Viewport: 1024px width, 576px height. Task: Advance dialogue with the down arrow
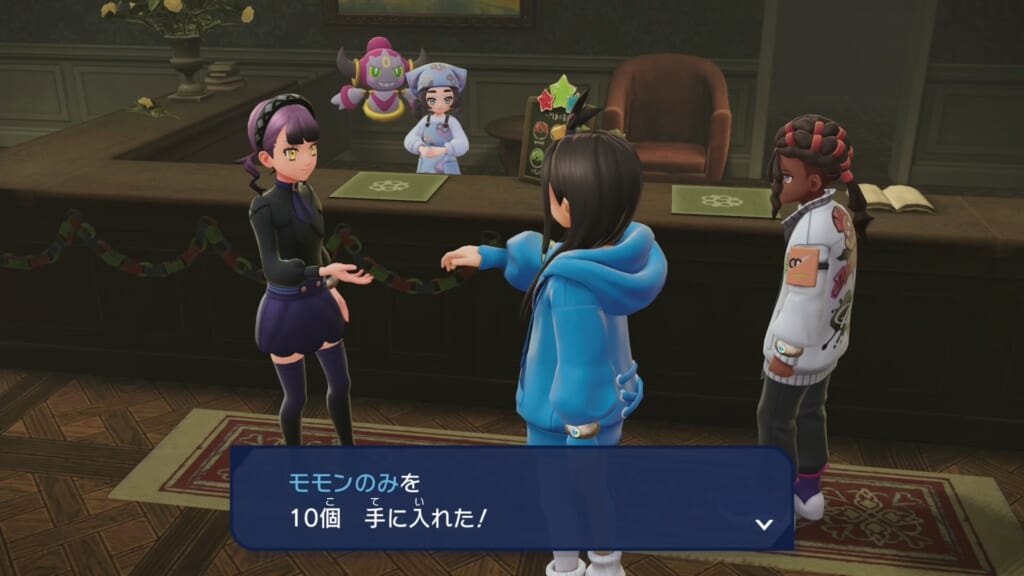pos(764,523)
